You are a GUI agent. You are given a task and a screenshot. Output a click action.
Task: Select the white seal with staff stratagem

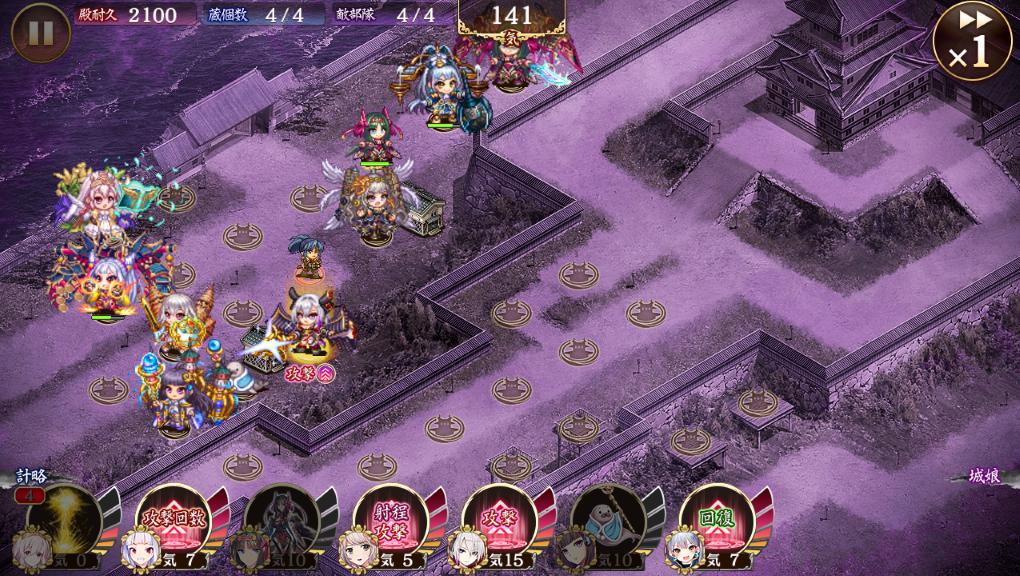607,520
